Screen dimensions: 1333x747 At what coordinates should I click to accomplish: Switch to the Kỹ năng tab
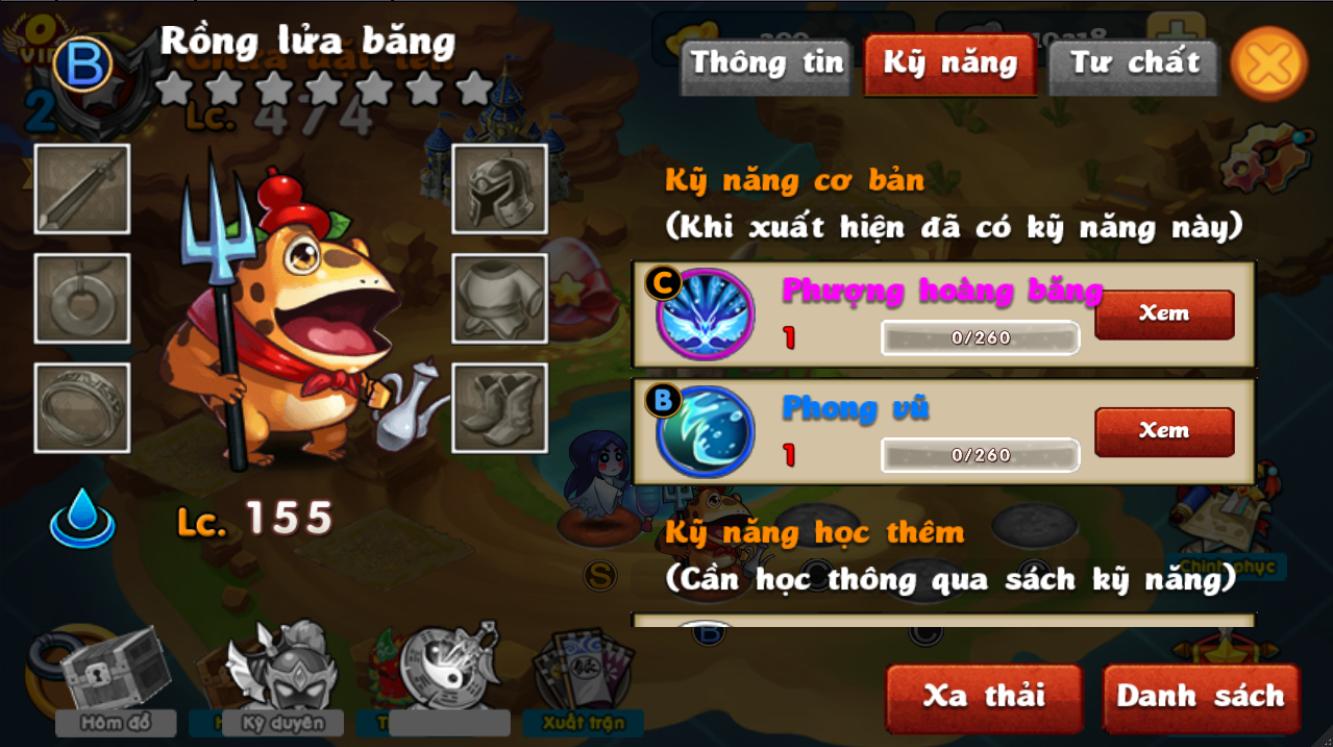pyautogui.click(x=948, y=63)
